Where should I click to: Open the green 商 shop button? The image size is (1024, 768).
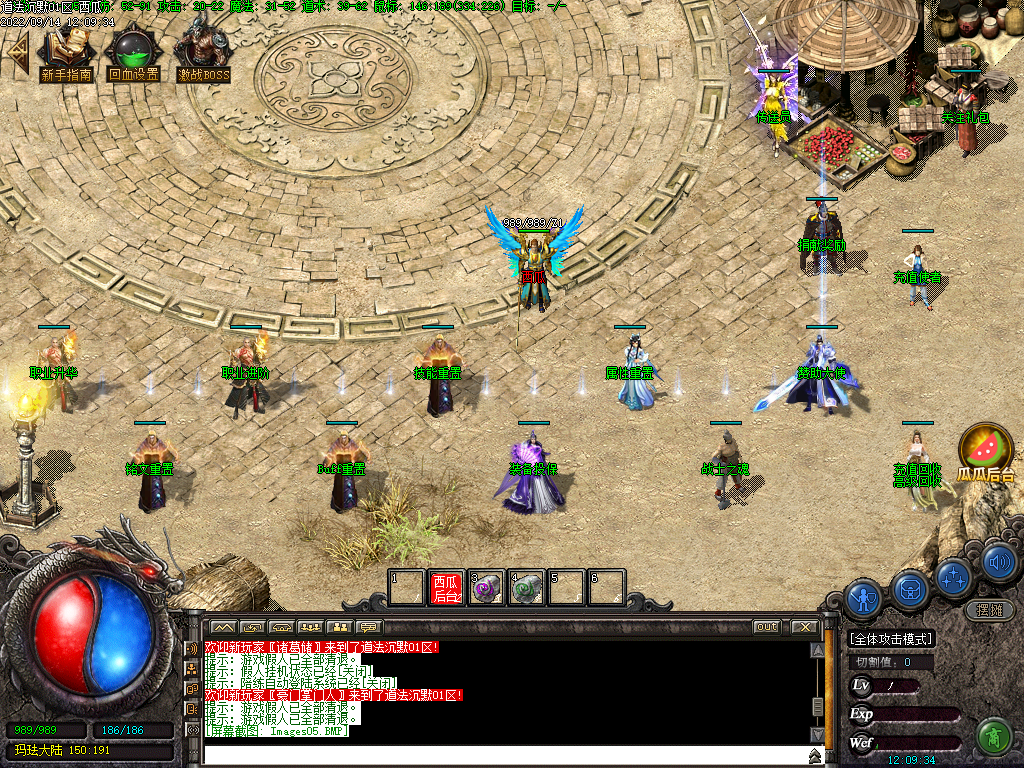[993, 736]
